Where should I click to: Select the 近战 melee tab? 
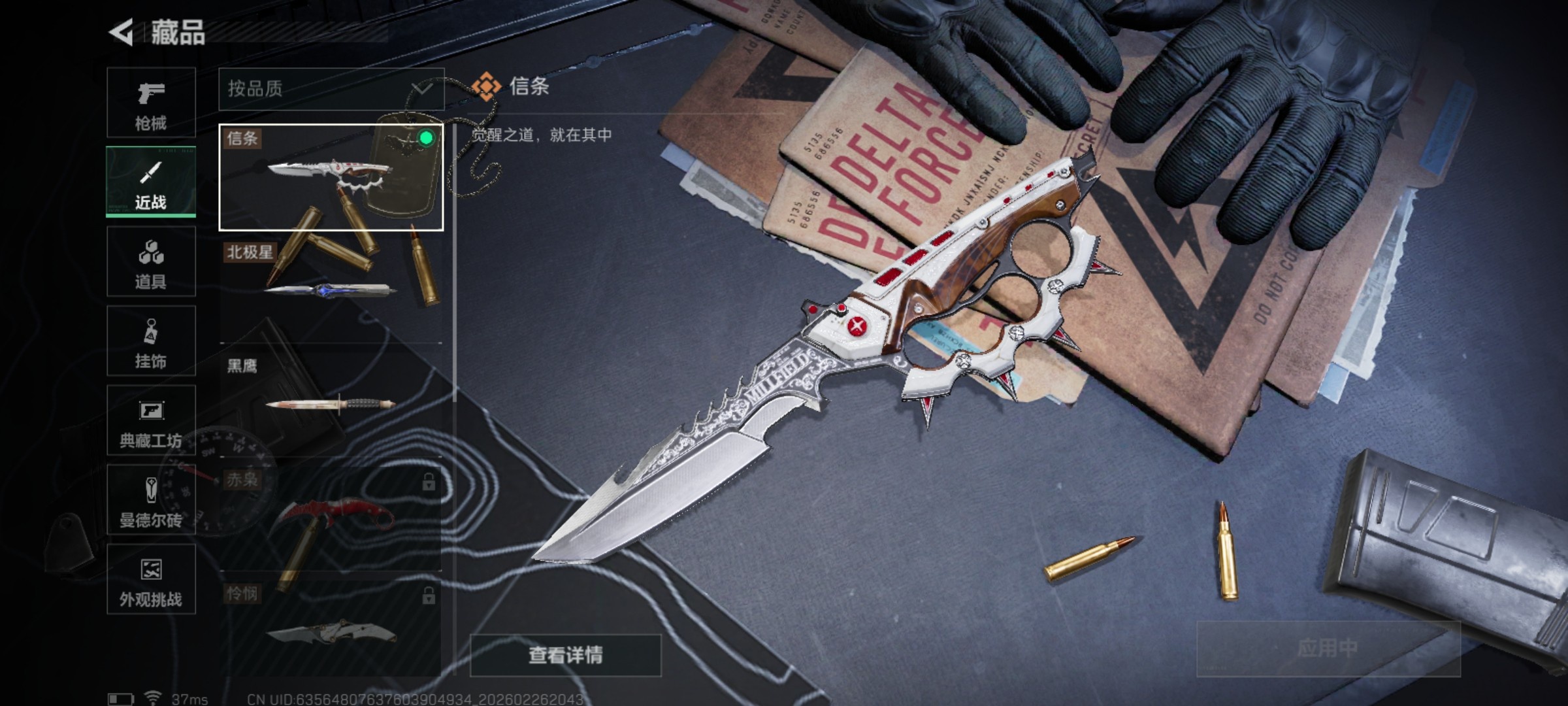tap(151, 182)
